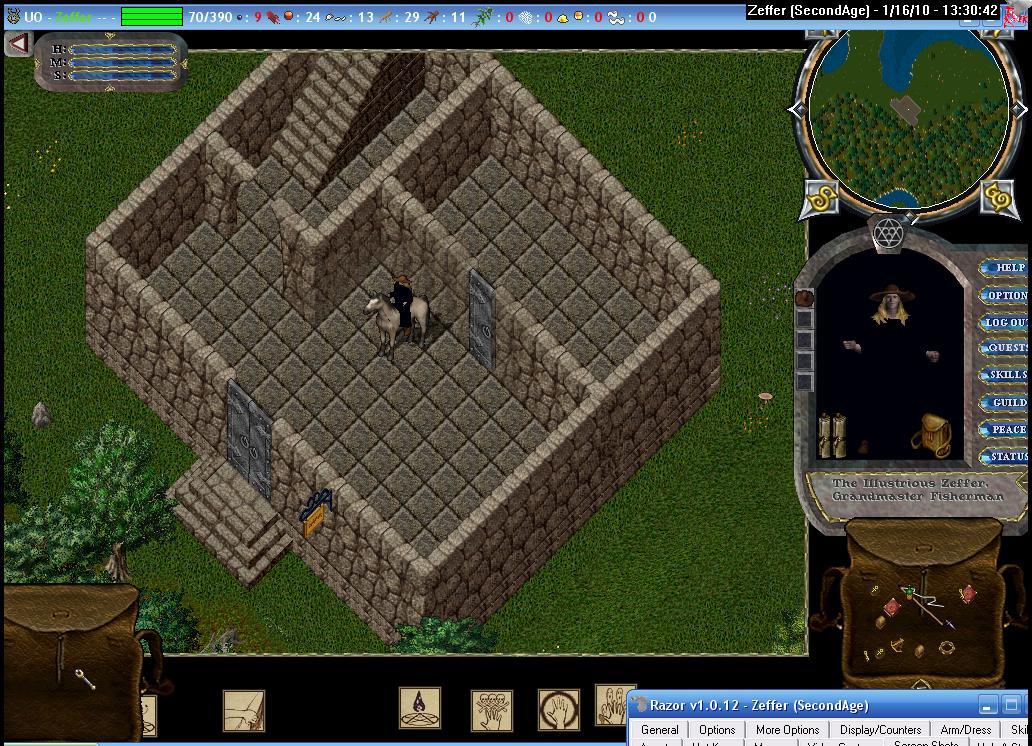Click the Log Out button
Image resolution: width=1032 pixels, height=746 pixels.
coord(1005,322)
